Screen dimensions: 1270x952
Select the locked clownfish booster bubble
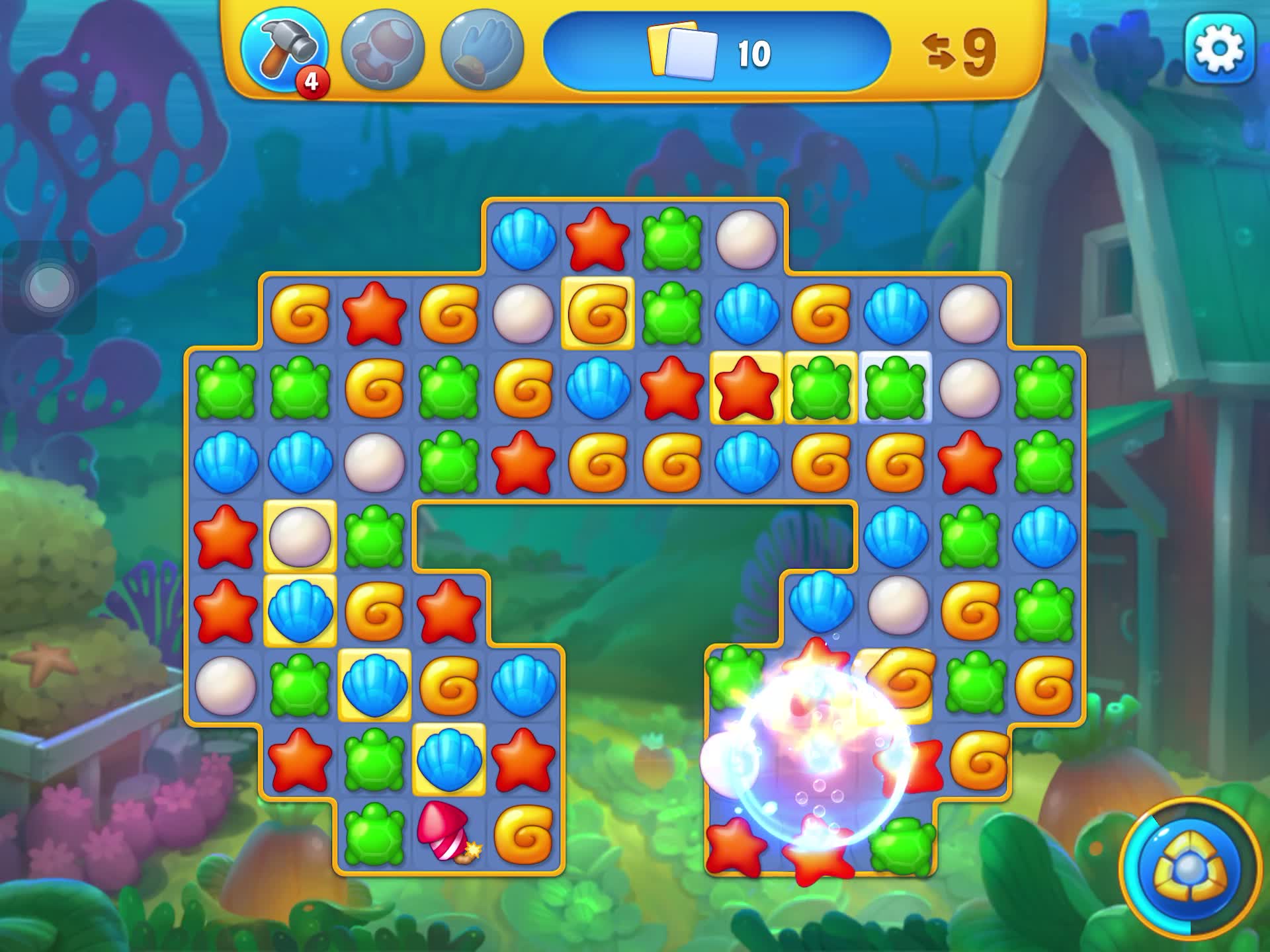pyautogui.click(x=382, y=50)
